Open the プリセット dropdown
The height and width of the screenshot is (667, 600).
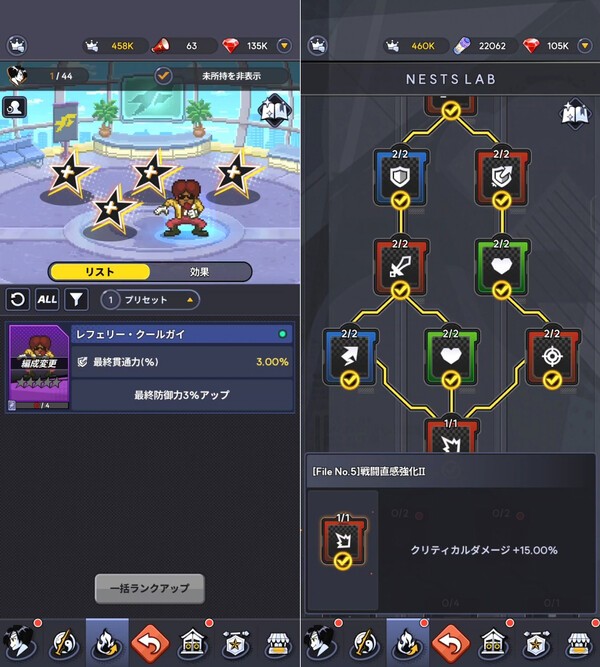(x=150, y=299)
